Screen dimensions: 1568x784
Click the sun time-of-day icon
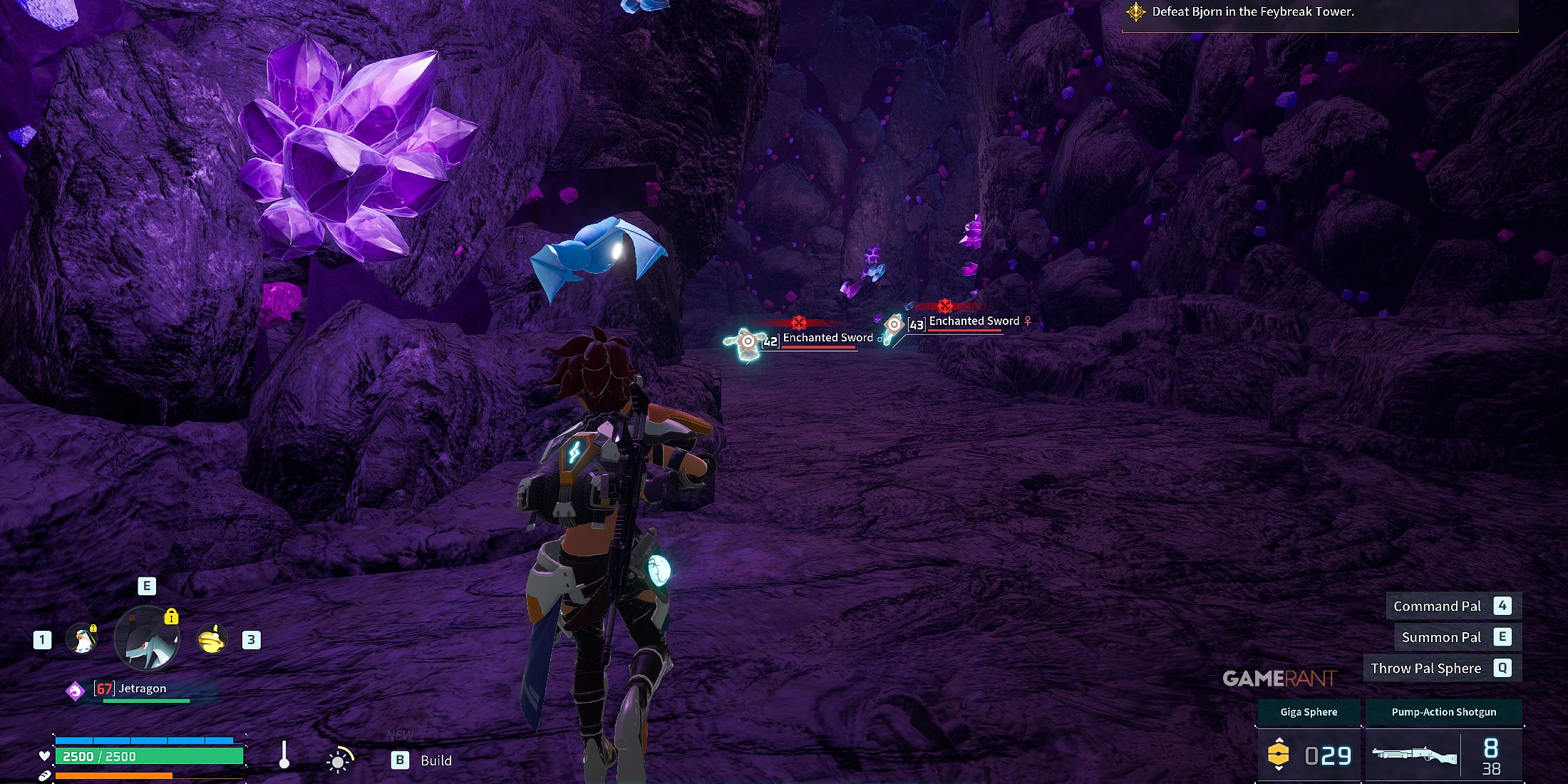tap(339, 760)
